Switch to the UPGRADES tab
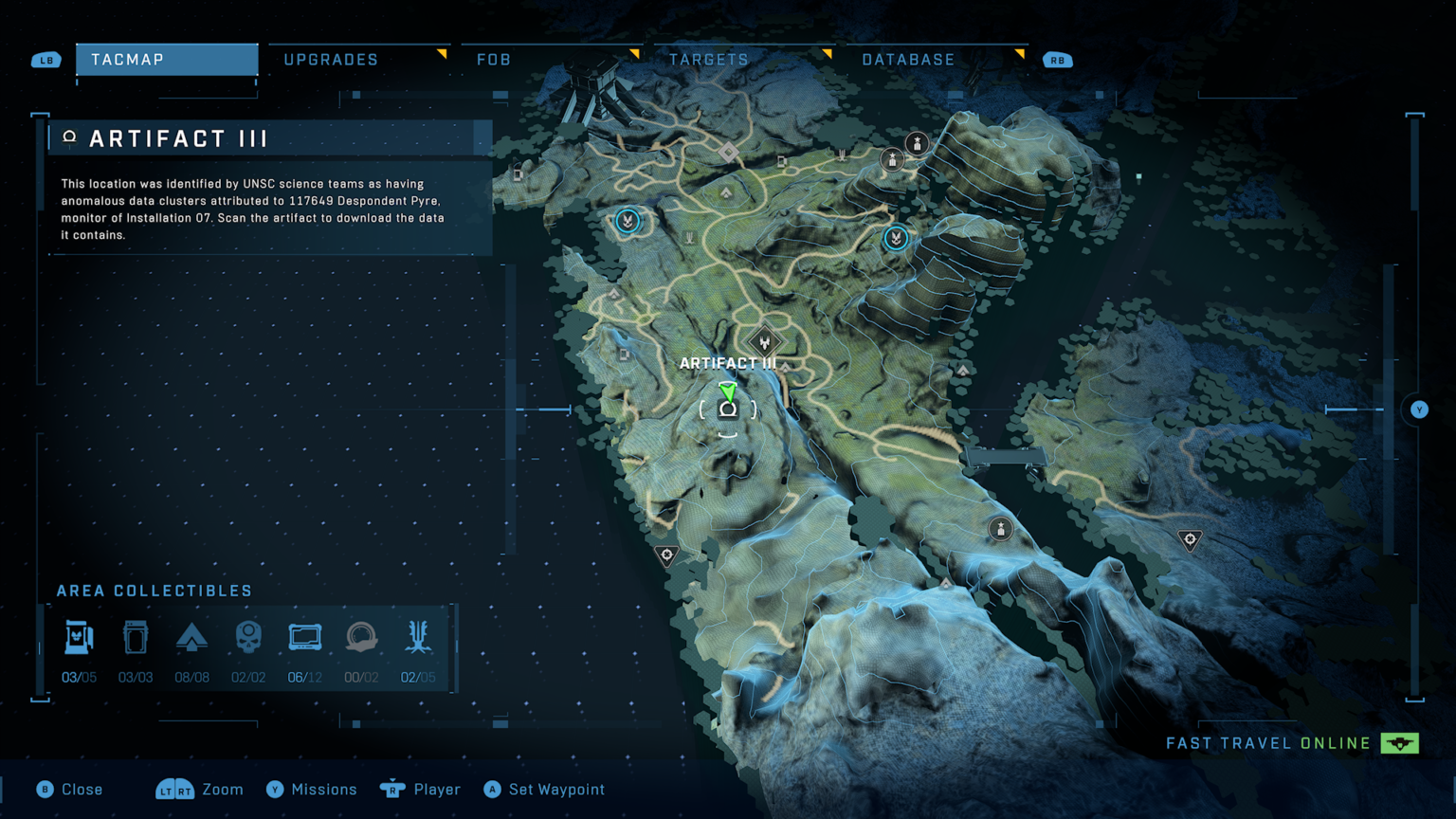Image resolution: width=1456 pixels, height=819 pixels. (x=331, y=59)
